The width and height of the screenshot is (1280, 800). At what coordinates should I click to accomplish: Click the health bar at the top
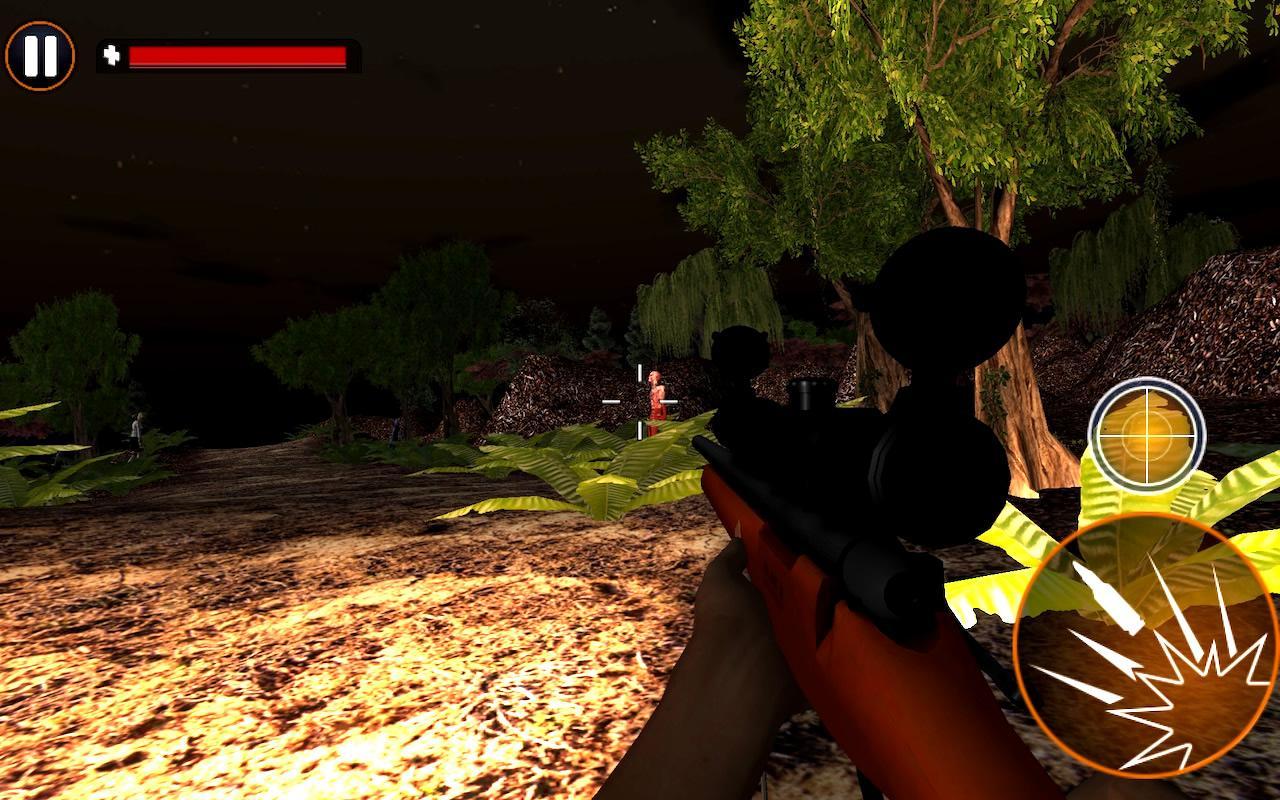[x=240, y=55]
